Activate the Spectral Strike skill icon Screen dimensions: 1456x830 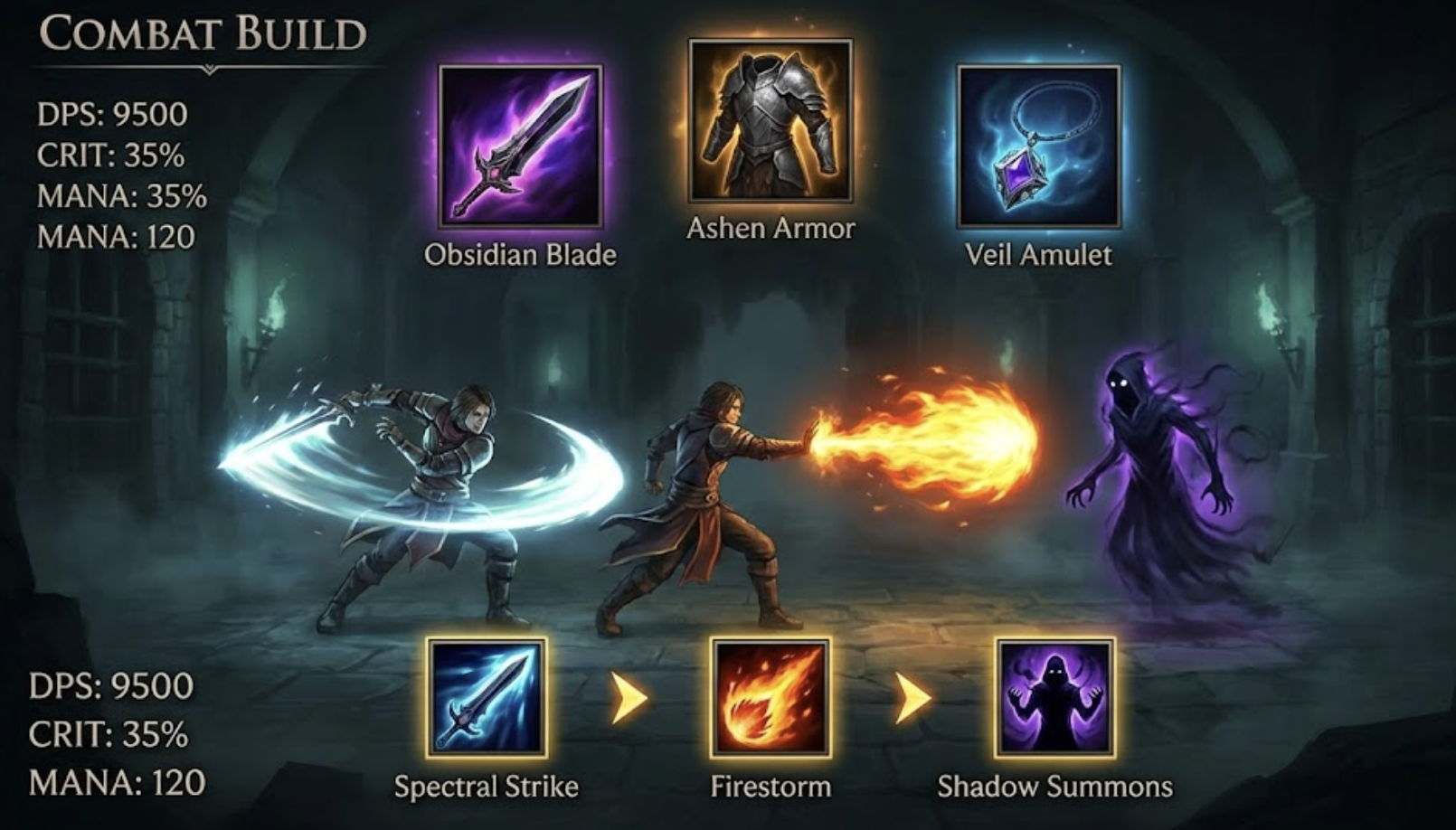coord(487,697)
